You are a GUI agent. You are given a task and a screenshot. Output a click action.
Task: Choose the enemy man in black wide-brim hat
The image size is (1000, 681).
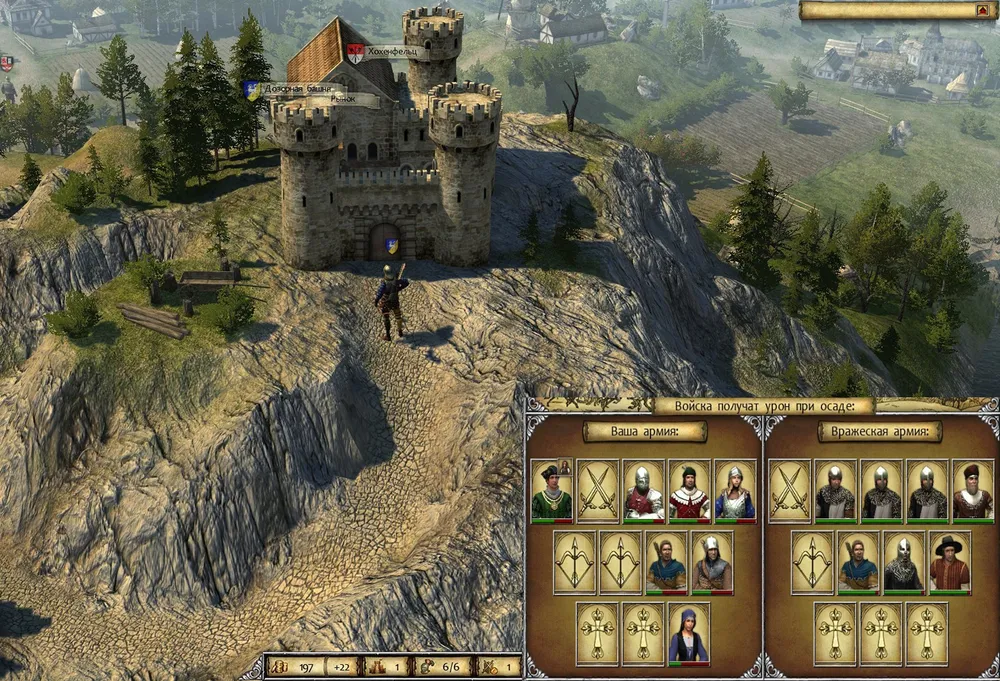[x=950, y=562]
